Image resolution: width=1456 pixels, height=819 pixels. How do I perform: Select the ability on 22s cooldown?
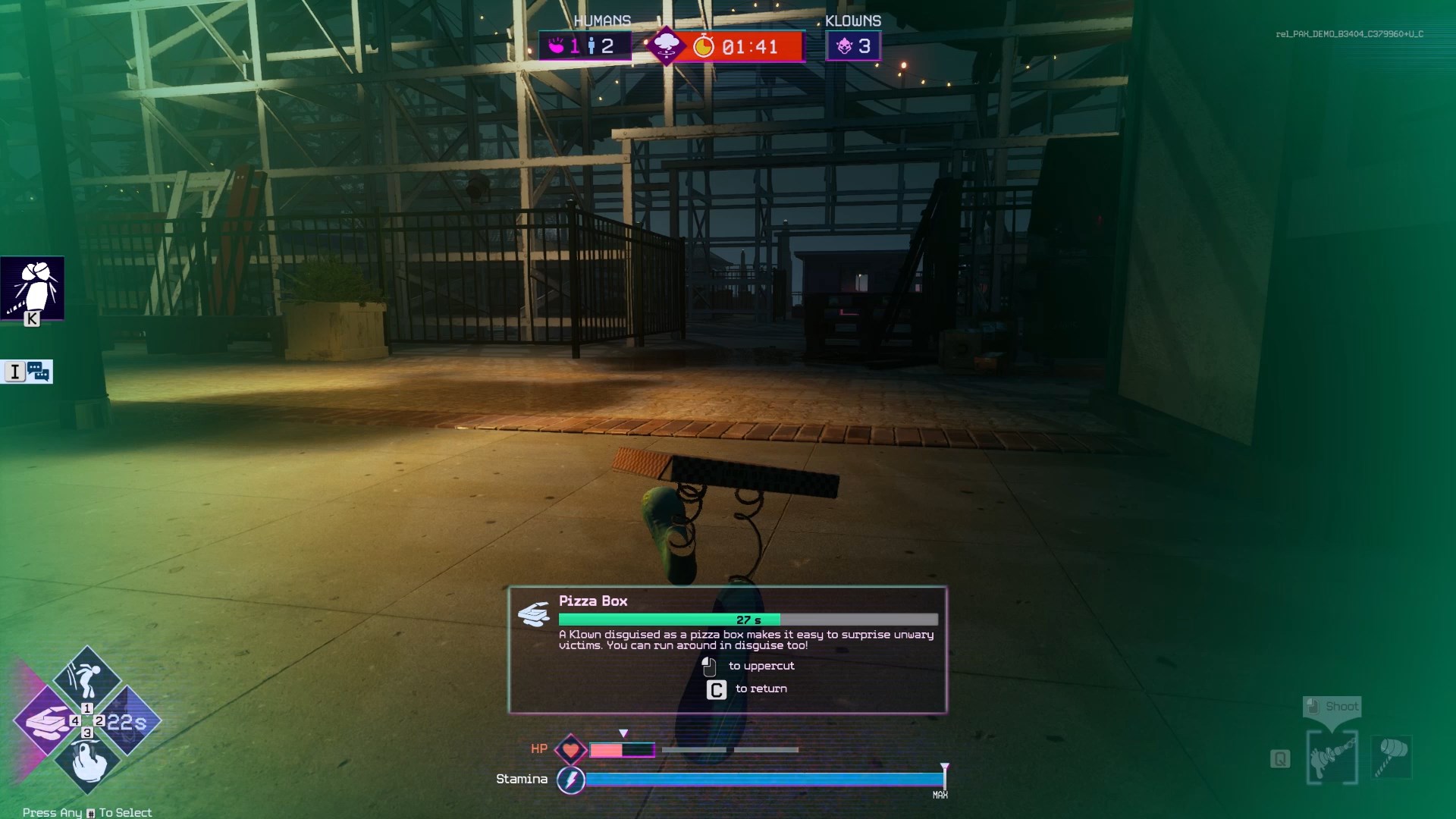point(129,722)
